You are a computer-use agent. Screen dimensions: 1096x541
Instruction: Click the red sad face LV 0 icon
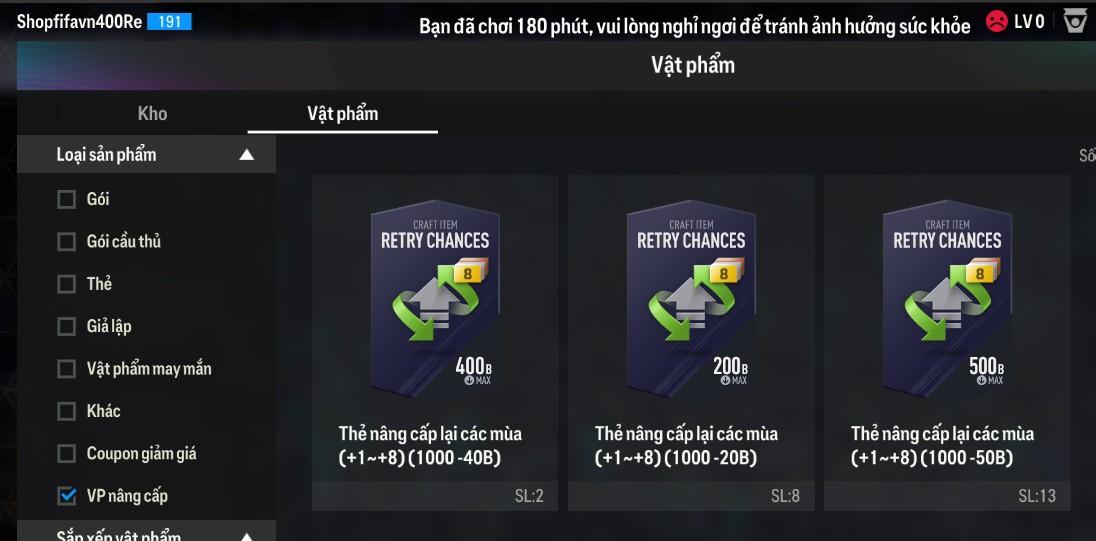coord(996,21)
